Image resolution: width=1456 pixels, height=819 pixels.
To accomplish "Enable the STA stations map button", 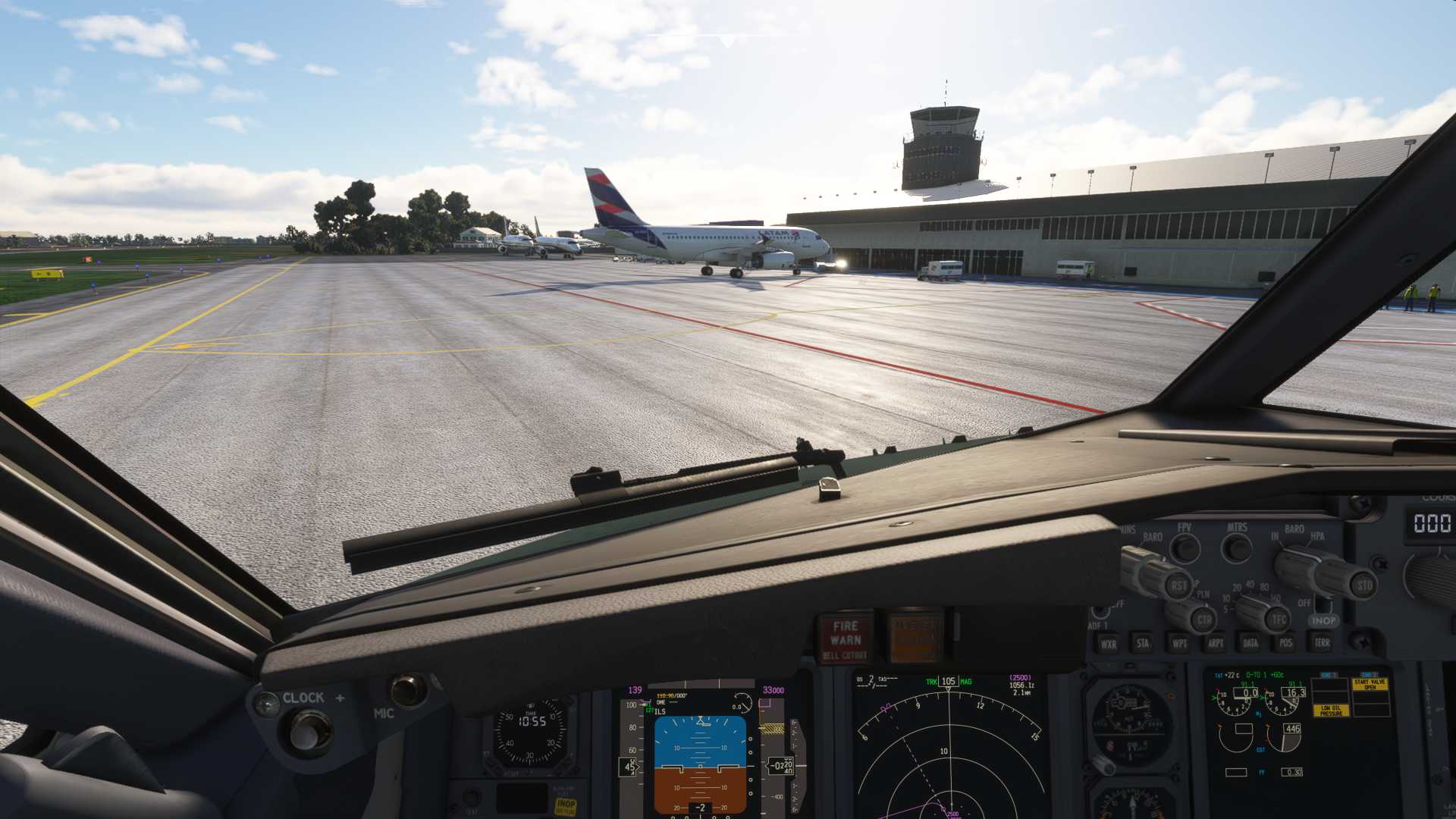I will coord(1142,643).
